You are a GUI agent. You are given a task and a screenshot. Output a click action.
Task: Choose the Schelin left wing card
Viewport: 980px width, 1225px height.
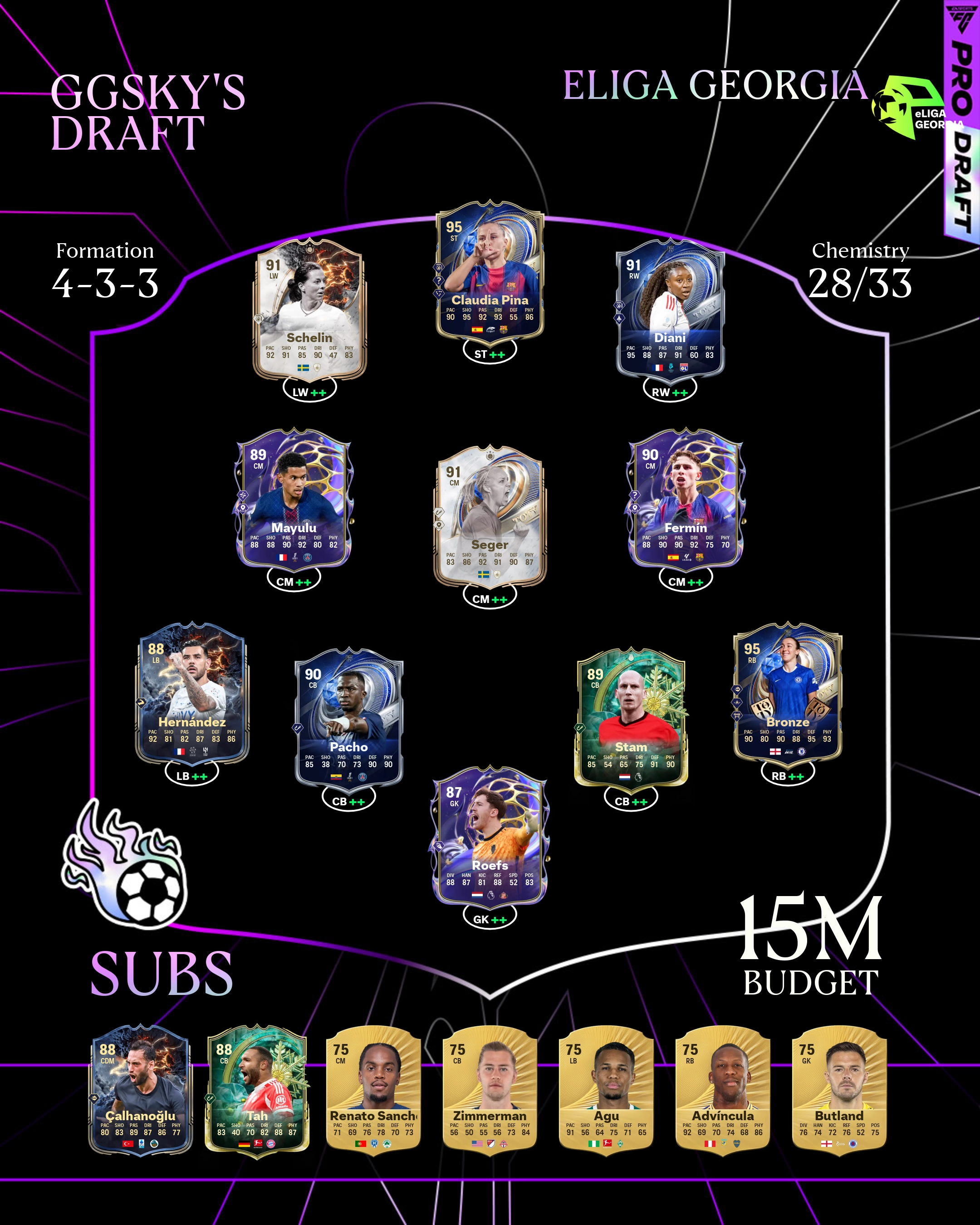coord(309,310)
